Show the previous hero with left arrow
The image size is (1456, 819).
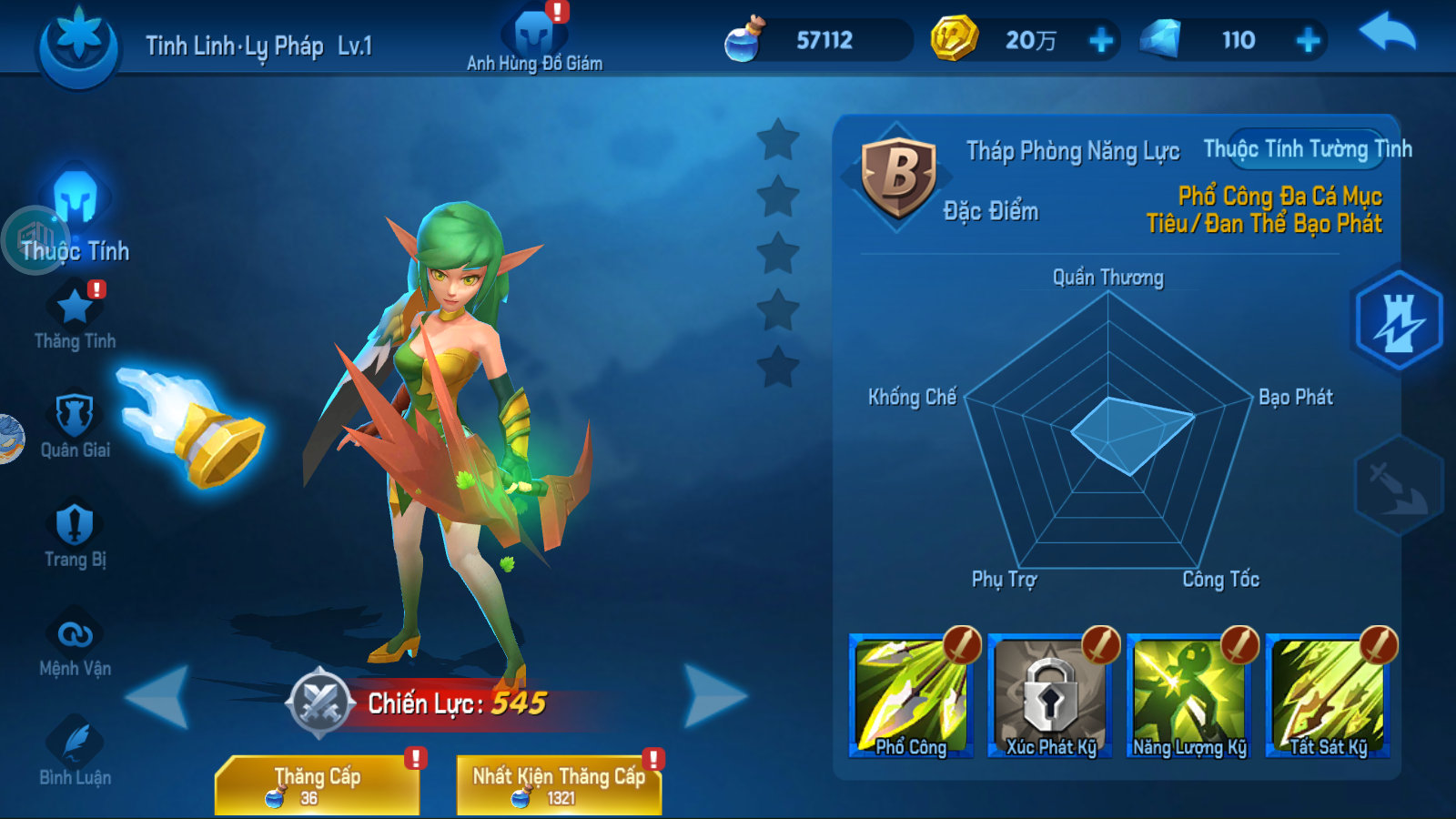pos(158,696)
